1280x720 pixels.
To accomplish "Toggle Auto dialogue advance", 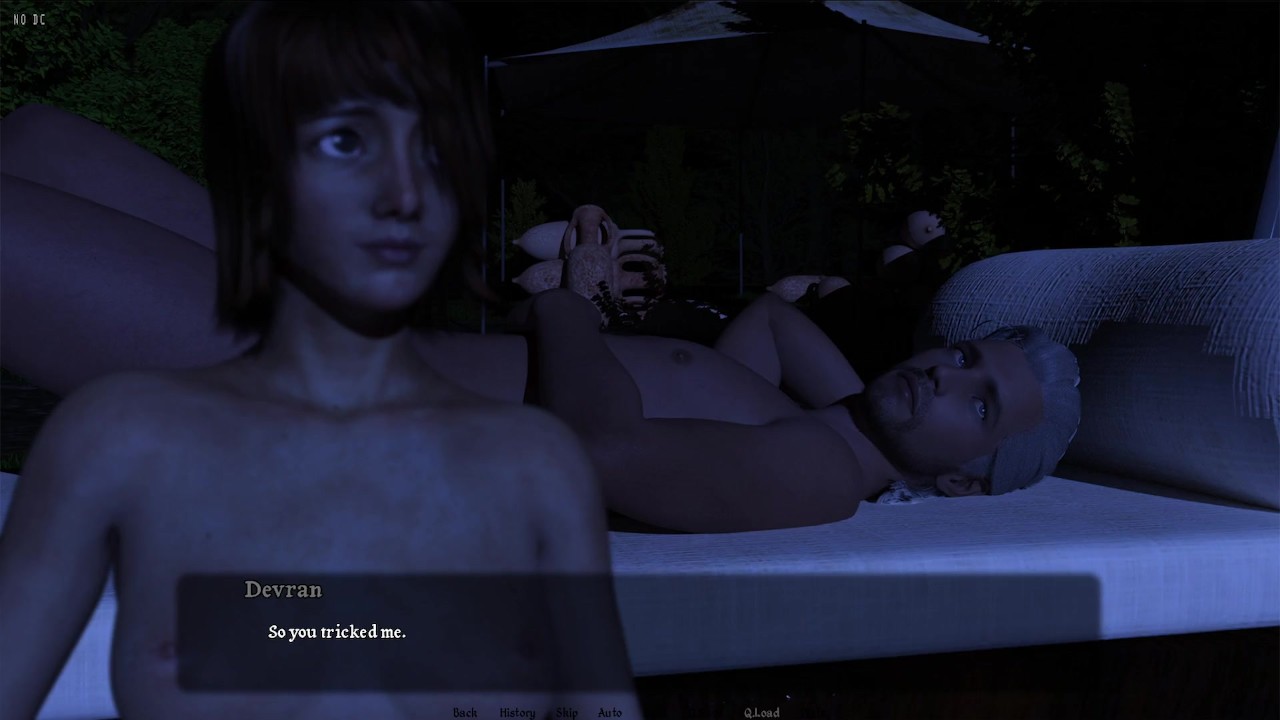I will point(610,712).
